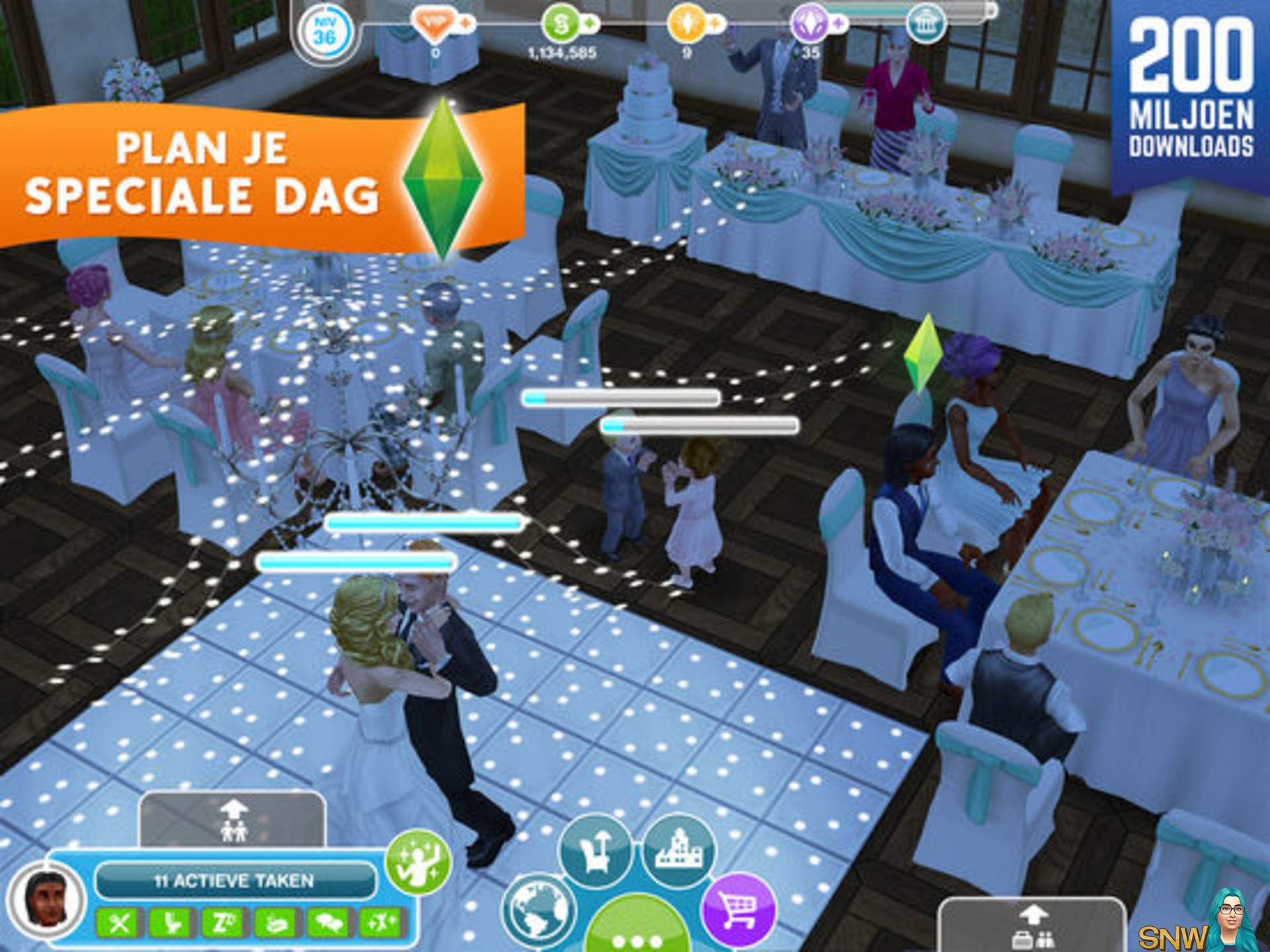Check the hunger need icon
This screenshot has height=952, width=1270.
point(120,923)
